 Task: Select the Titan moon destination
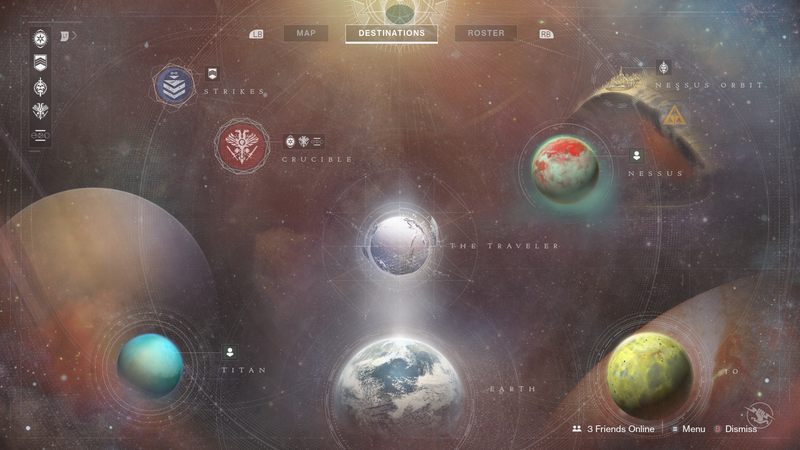[150, 364]
